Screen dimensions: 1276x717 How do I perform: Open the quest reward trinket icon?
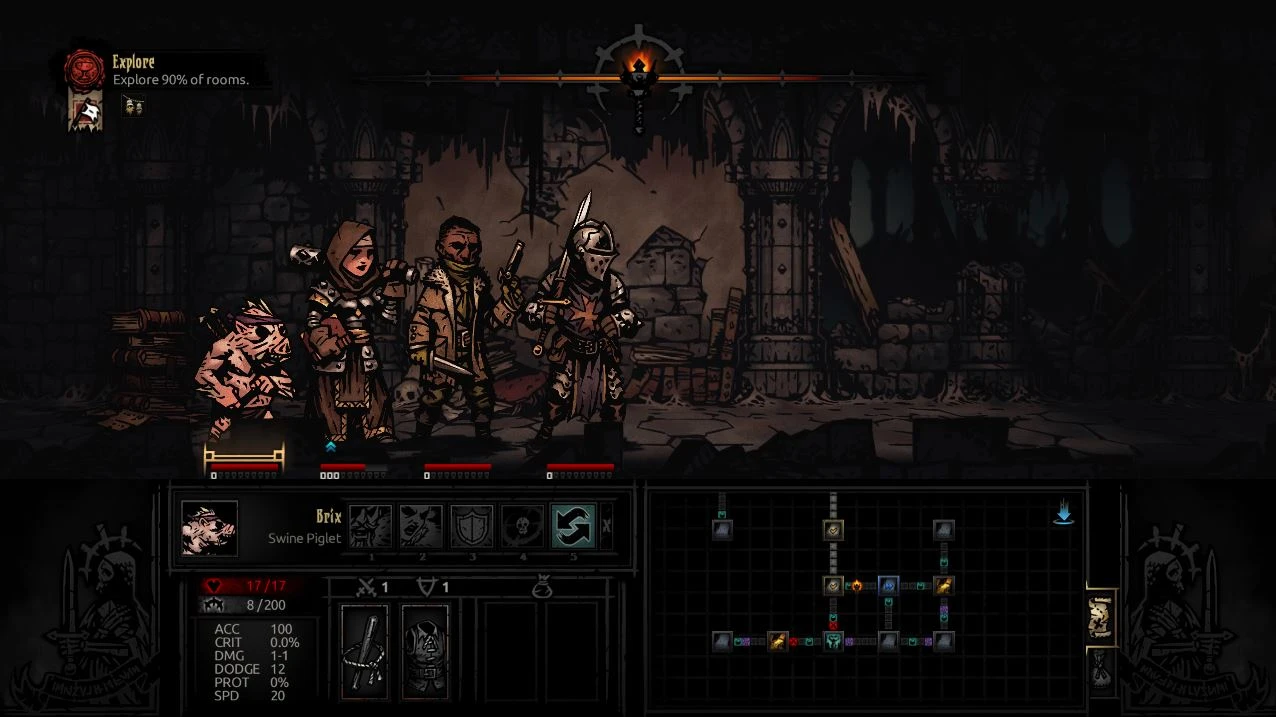pos(134,105)
